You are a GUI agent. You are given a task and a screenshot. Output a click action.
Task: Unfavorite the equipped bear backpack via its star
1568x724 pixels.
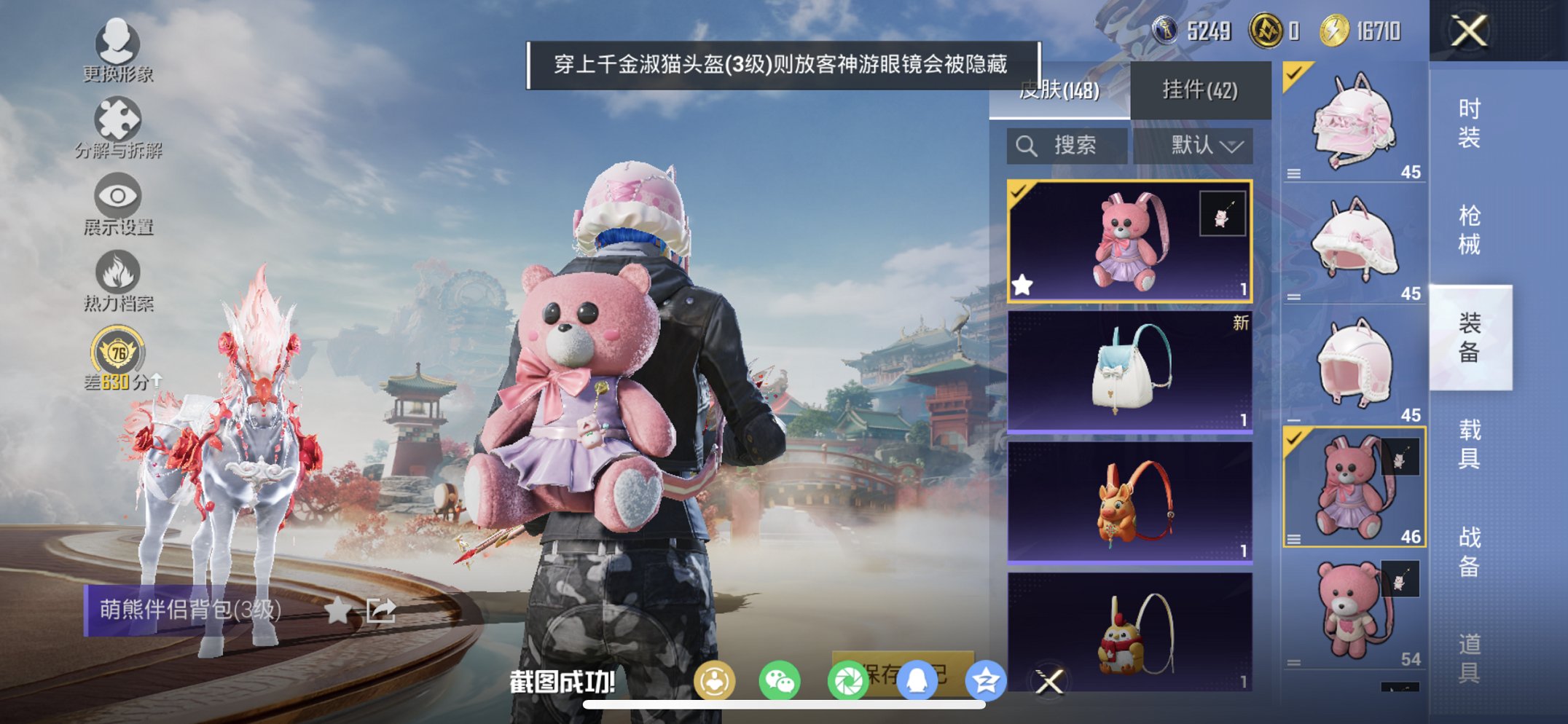click(1022, 284)
